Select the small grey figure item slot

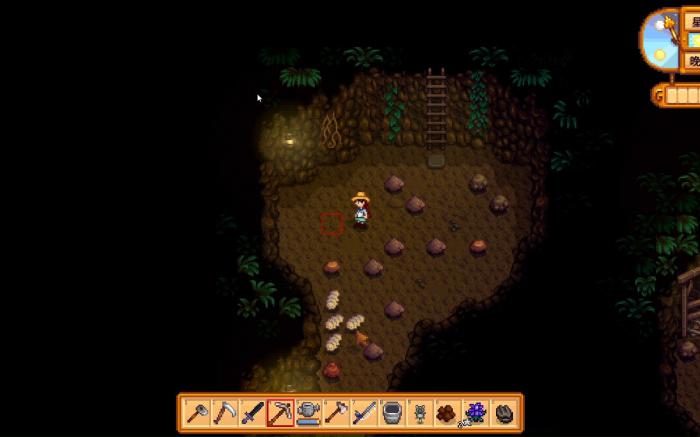tap(420, 412)
